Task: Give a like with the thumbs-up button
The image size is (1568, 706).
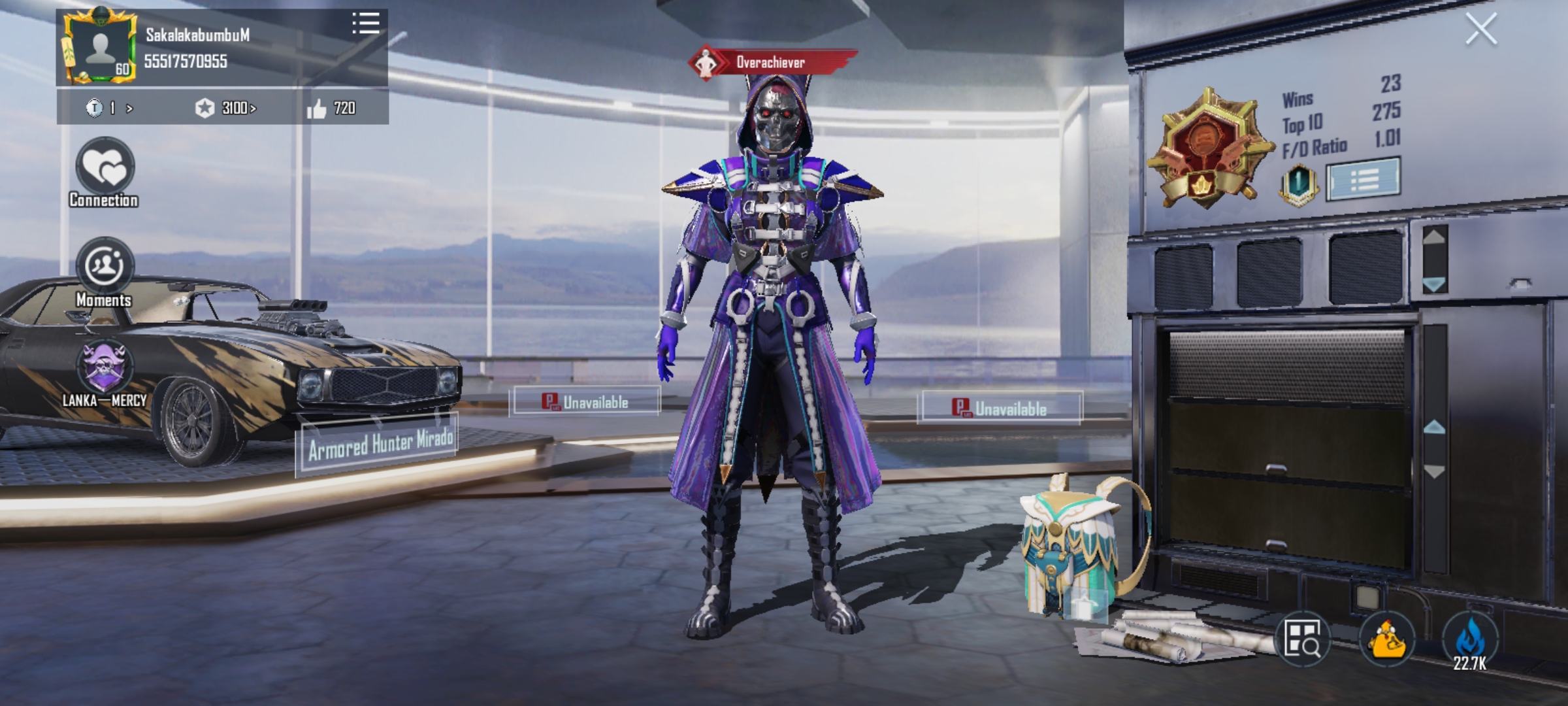Action: (318, 109)
